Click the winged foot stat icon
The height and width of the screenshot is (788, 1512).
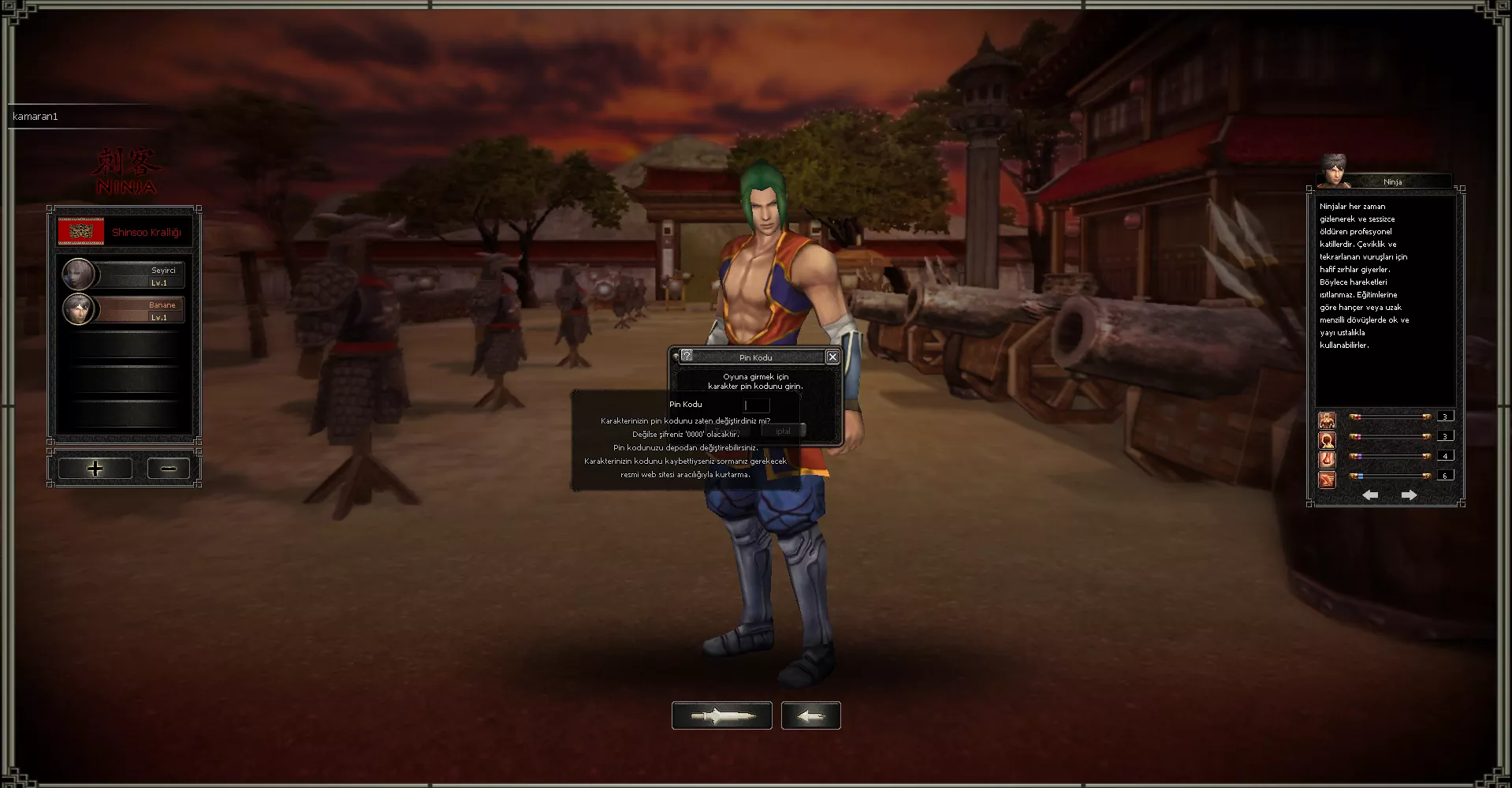tap(1328, 479)
